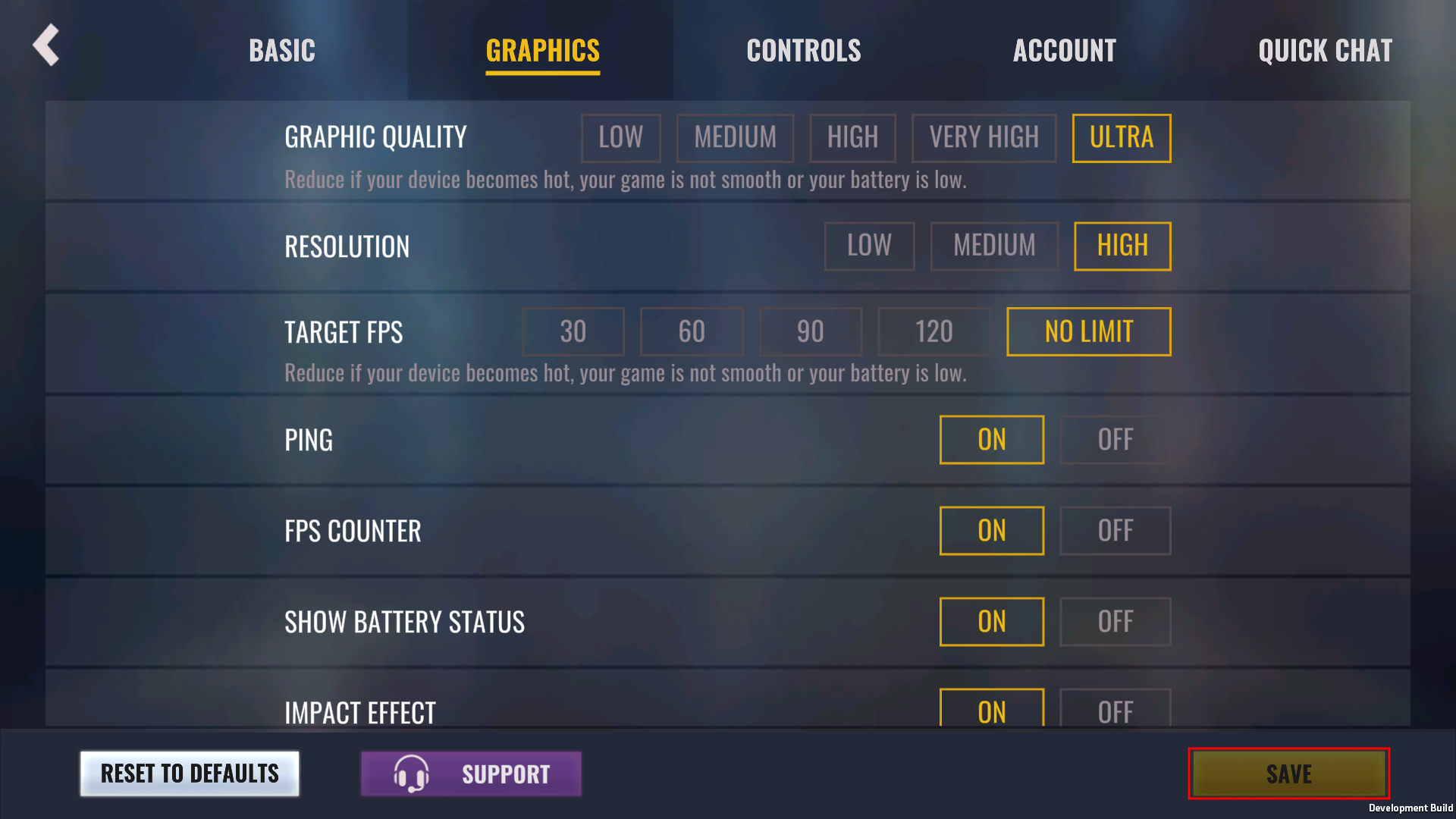The width and height of the screenshot is (1456, 819).
Task: Save the graphics settings
Action: [x=1288, y=773]
